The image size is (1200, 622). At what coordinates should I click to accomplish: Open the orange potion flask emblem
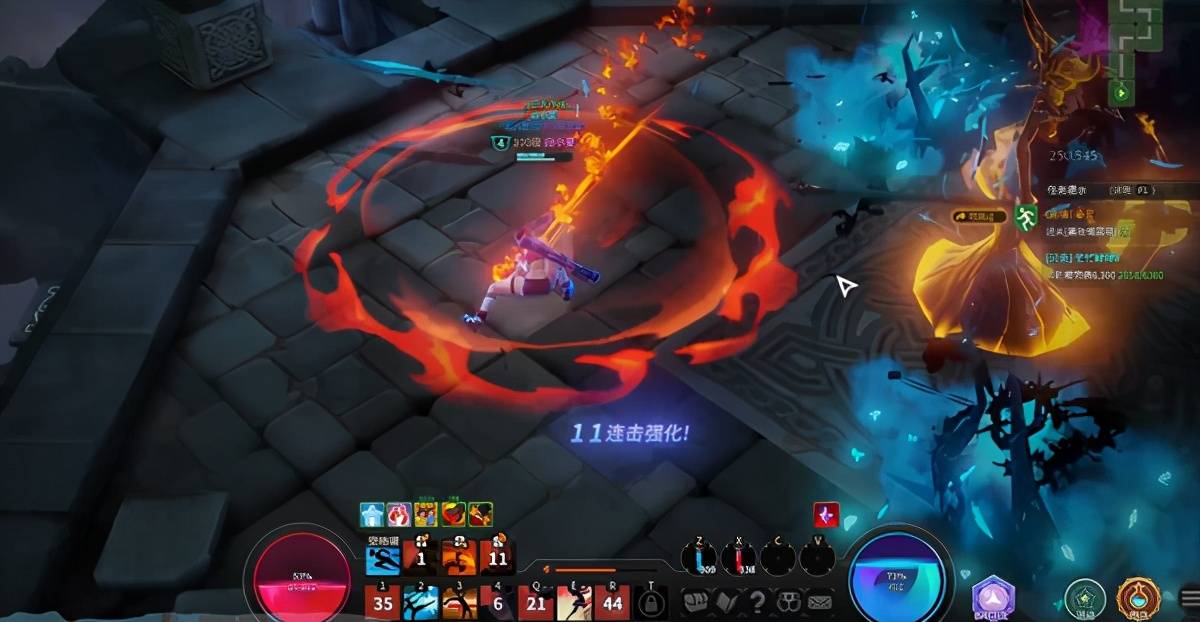pos(1137,598)
